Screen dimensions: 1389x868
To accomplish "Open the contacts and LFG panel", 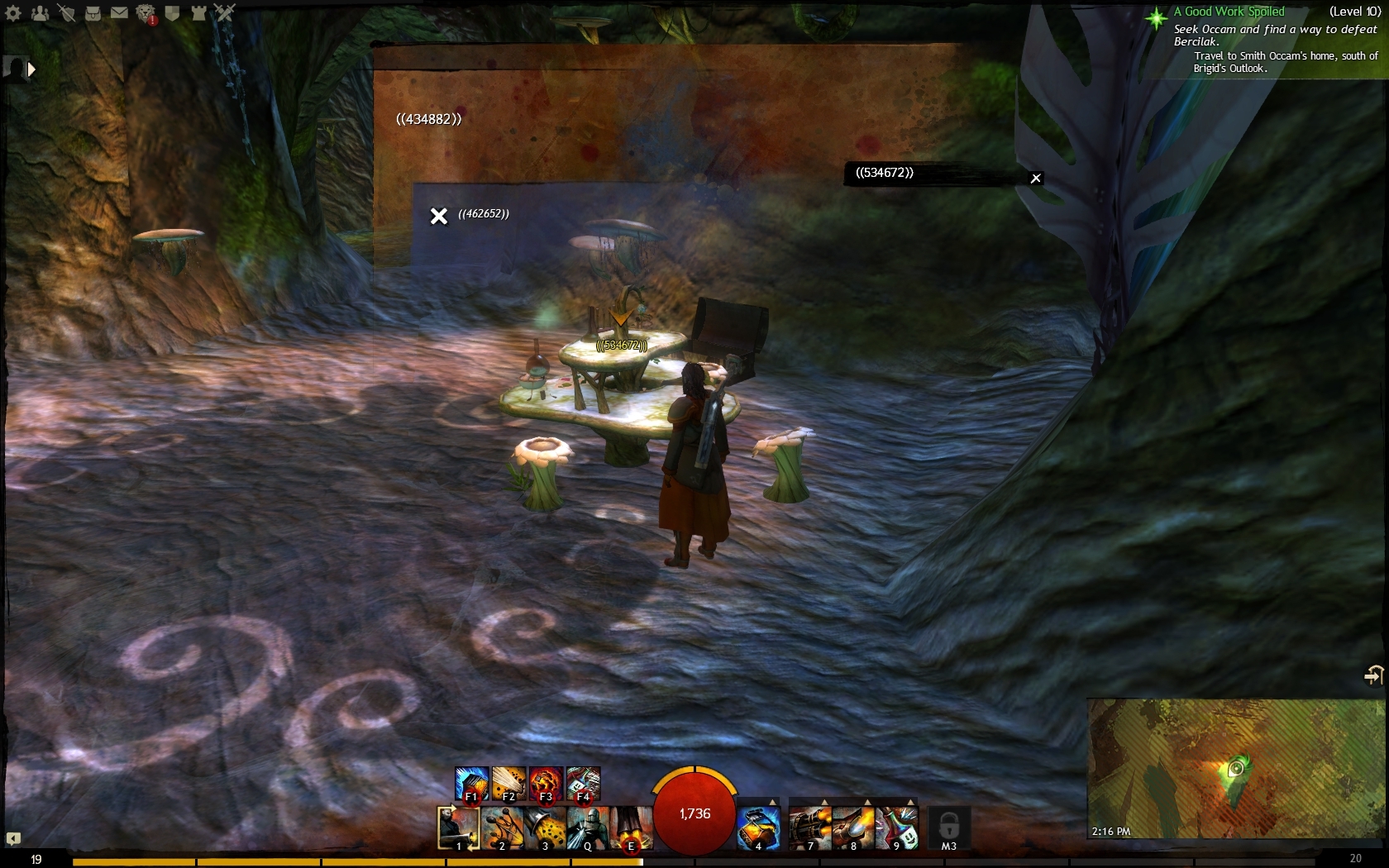I will point(40,12).
